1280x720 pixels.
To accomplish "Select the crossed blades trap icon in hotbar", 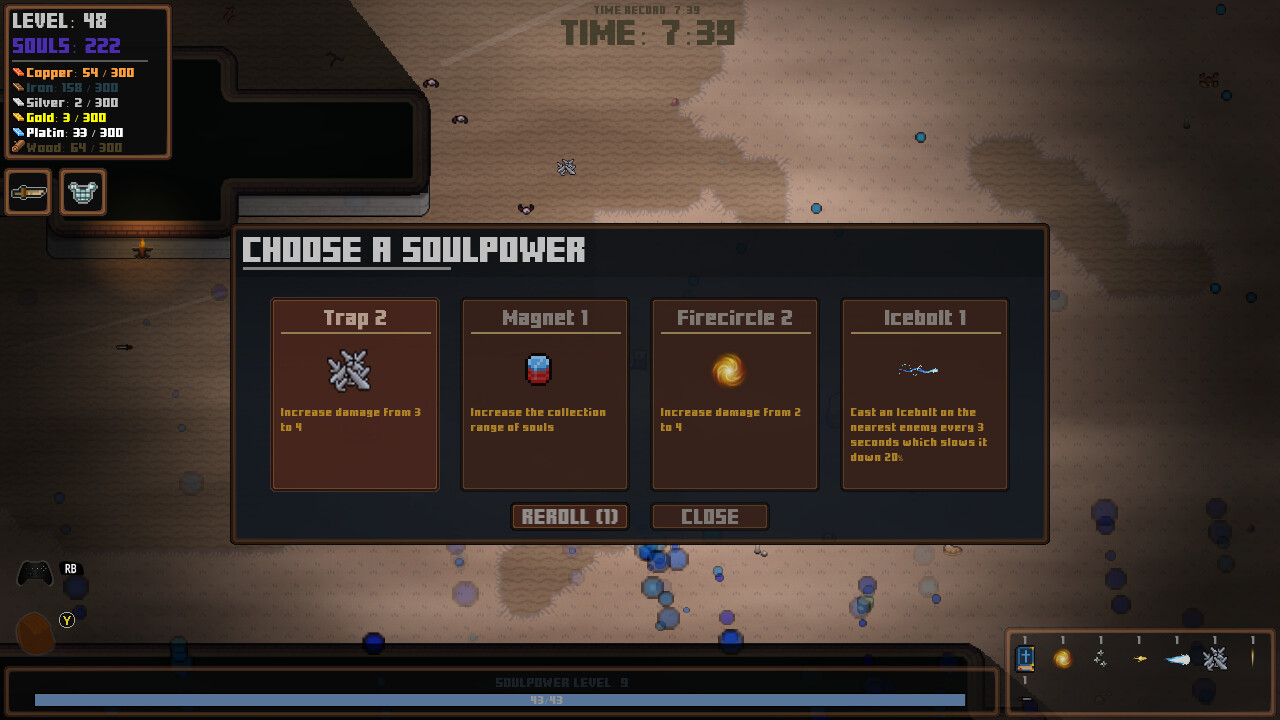I will (1217, 658).
